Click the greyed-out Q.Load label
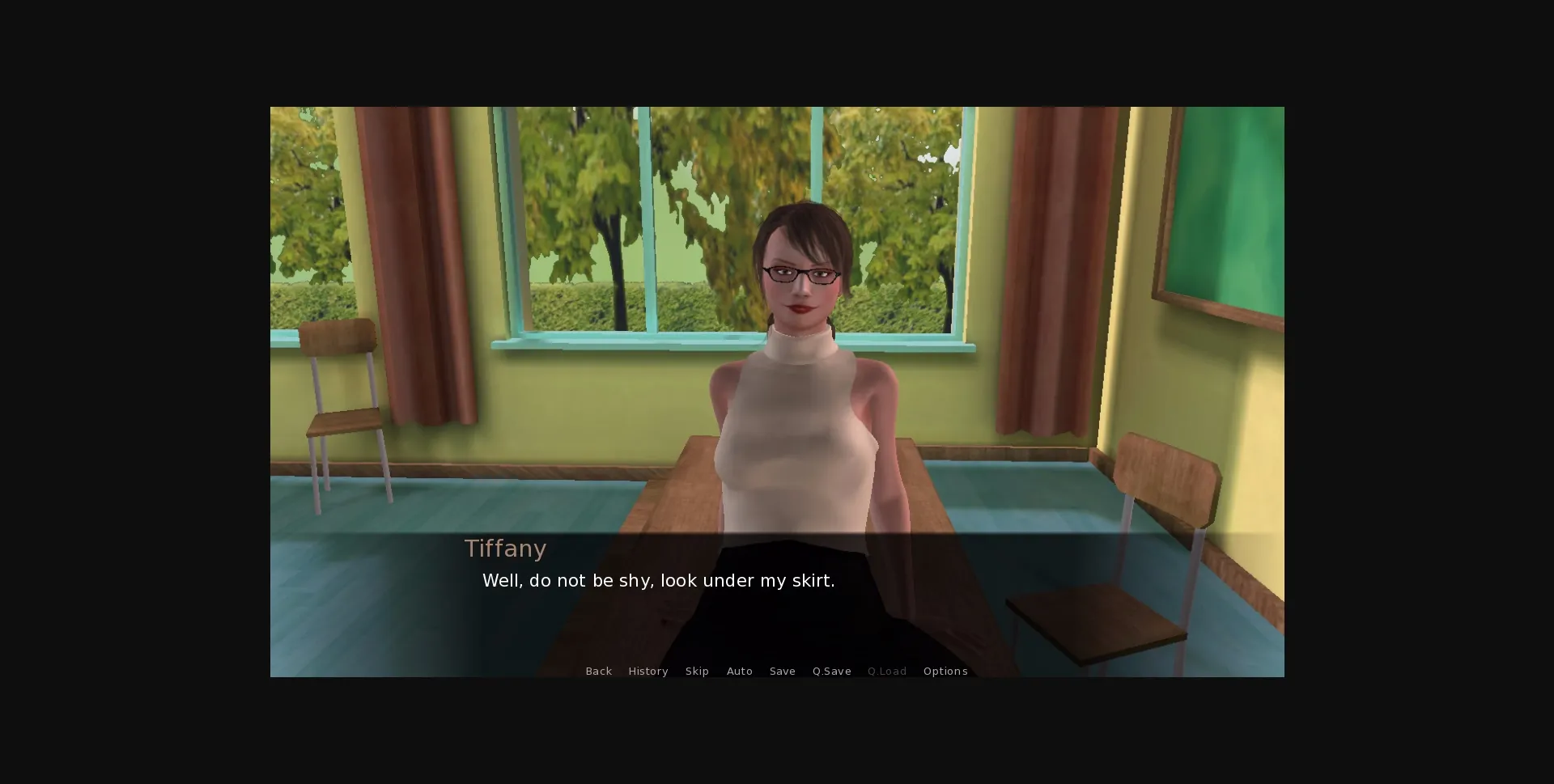Viewport: 1554px width, 784px height. [886, 671]
